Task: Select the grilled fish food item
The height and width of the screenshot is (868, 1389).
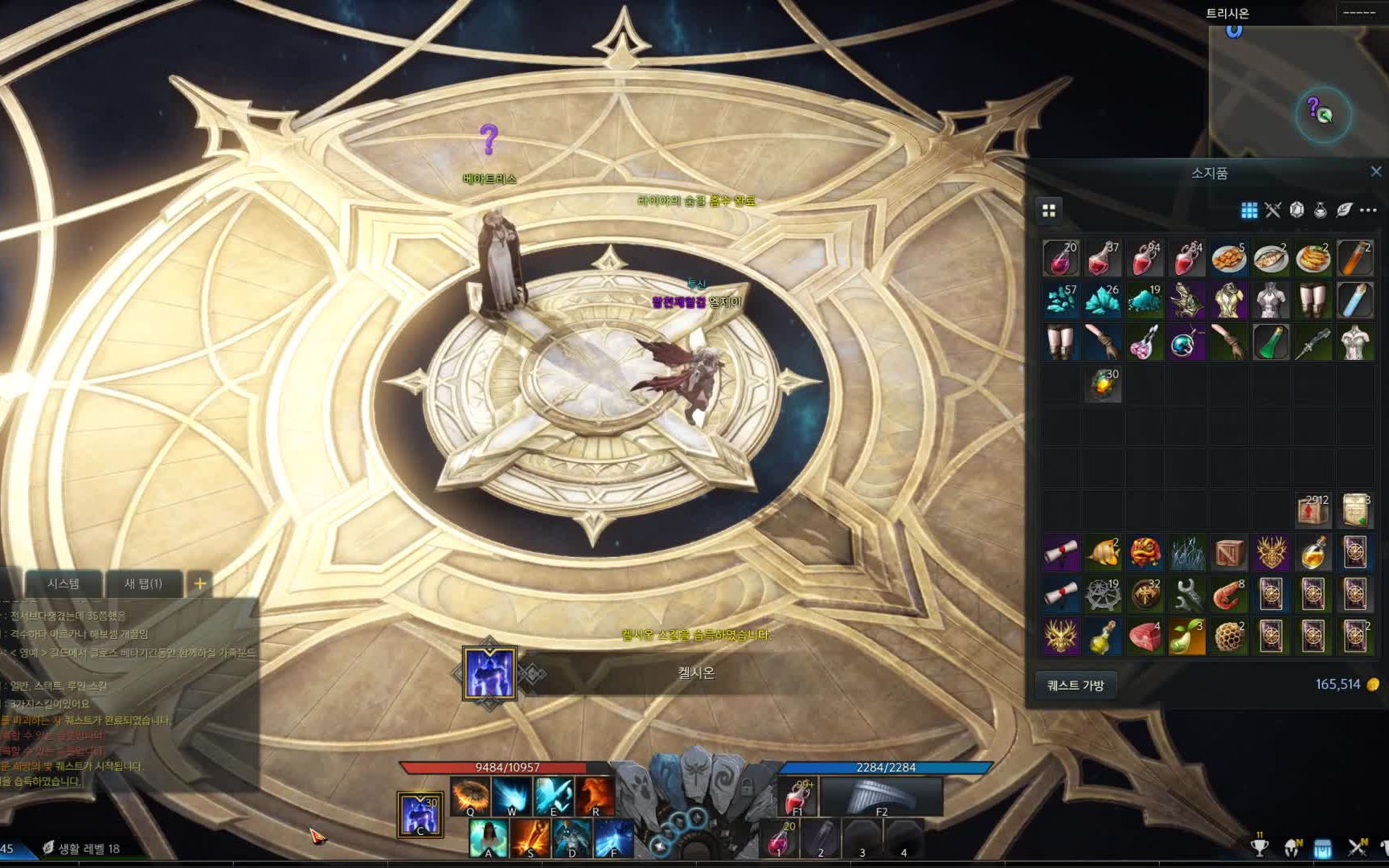Action: [x=1271, y=259]
